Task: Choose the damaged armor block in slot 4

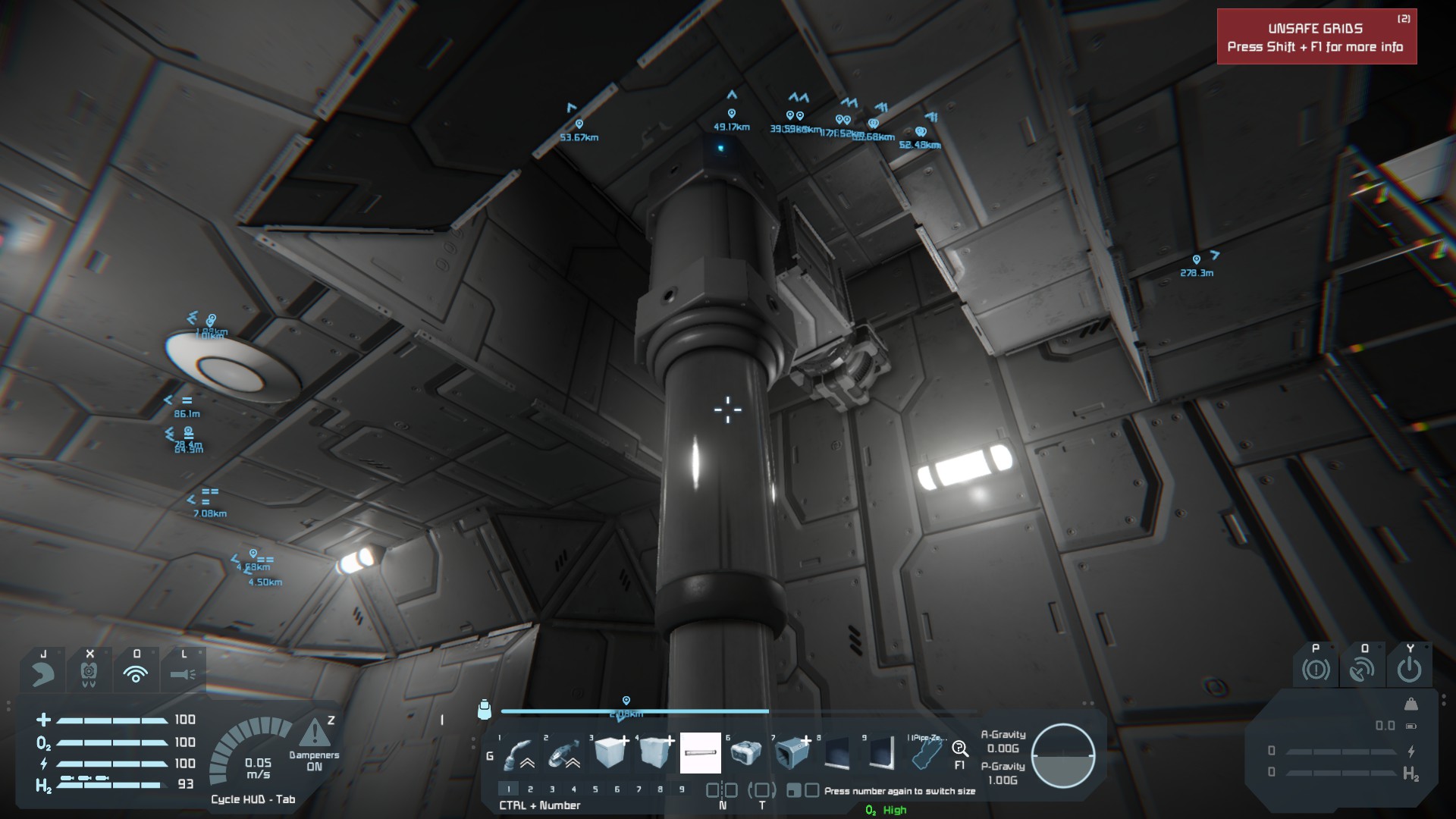Action: coord(655,753)
